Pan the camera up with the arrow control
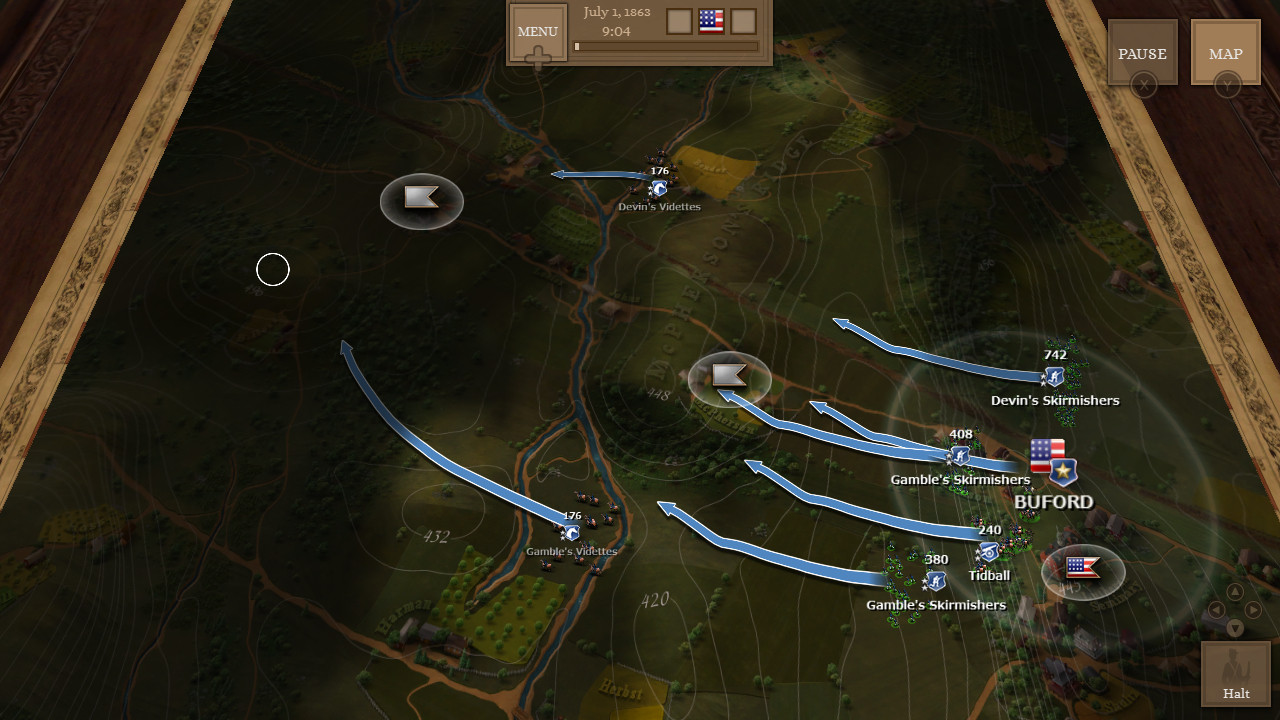 tap(1235, 592)
